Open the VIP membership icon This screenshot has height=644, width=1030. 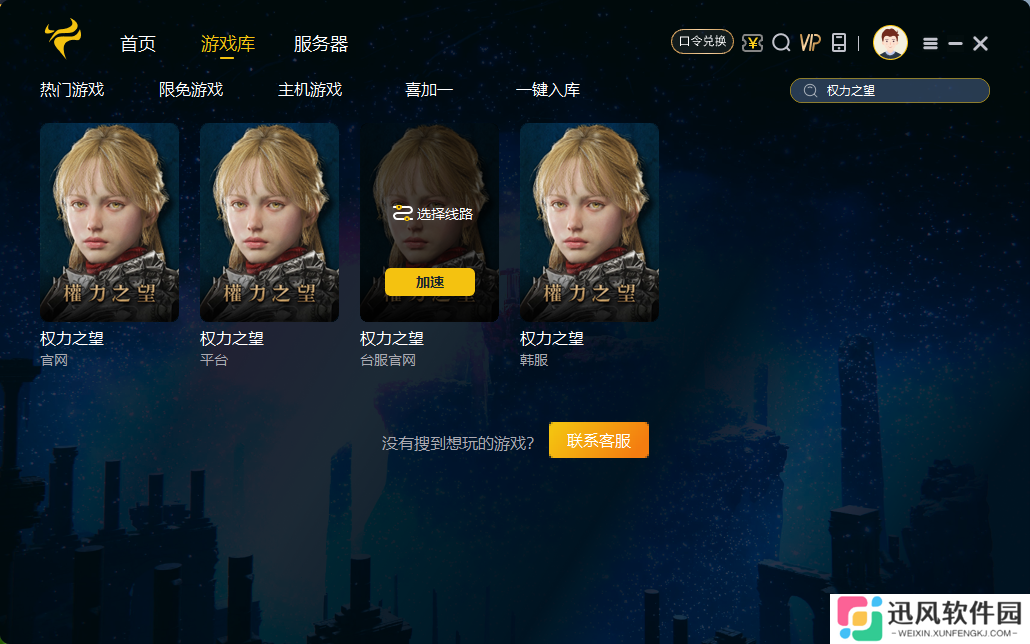pos(810,43)
